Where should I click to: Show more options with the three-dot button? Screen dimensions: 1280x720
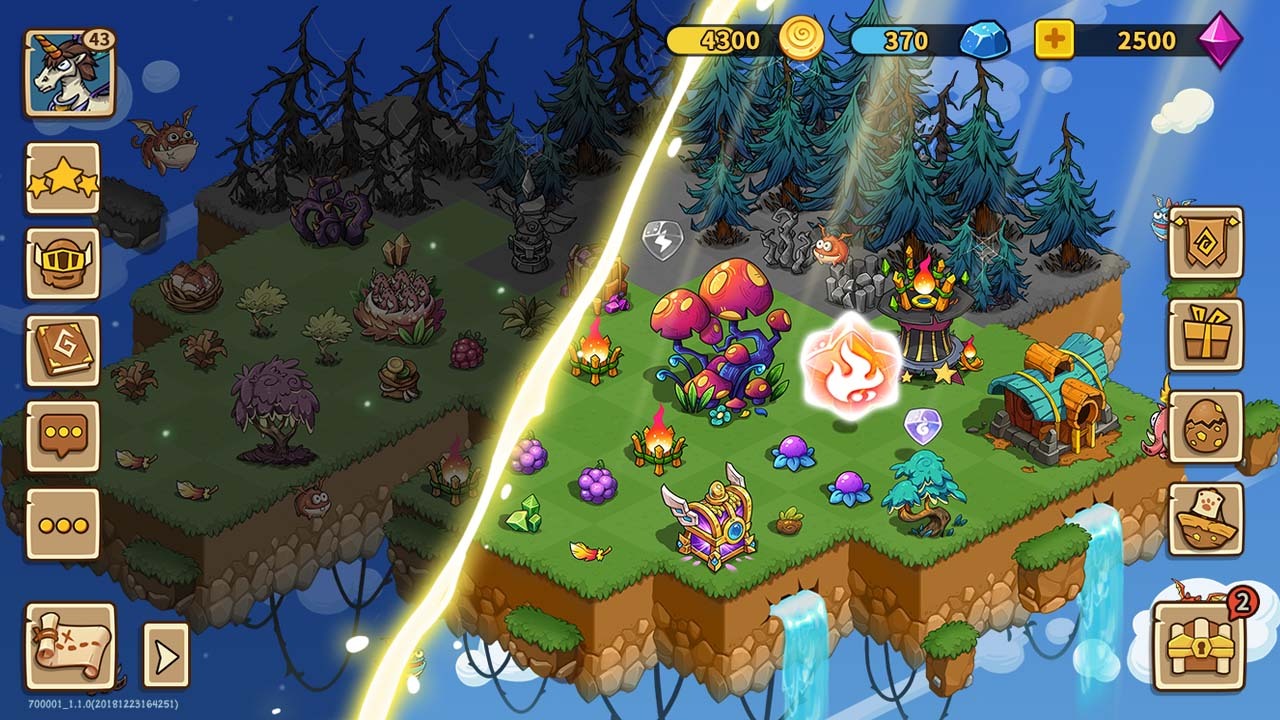coord(62,523)
